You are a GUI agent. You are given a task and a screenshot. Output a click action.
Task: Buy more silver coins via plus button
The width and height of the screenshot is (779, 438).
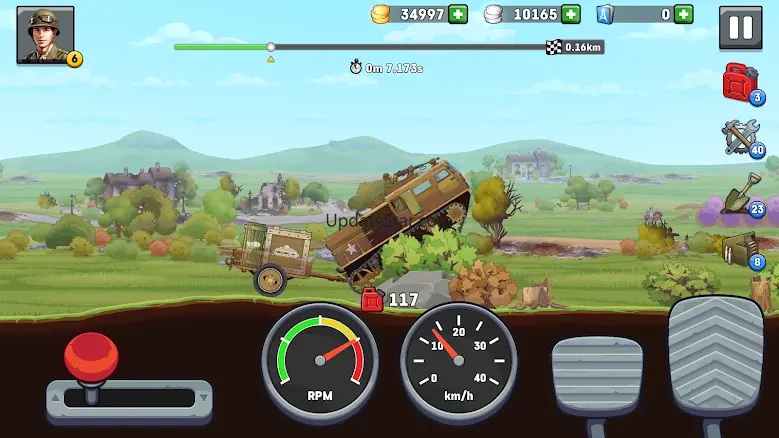coord(571,14)
